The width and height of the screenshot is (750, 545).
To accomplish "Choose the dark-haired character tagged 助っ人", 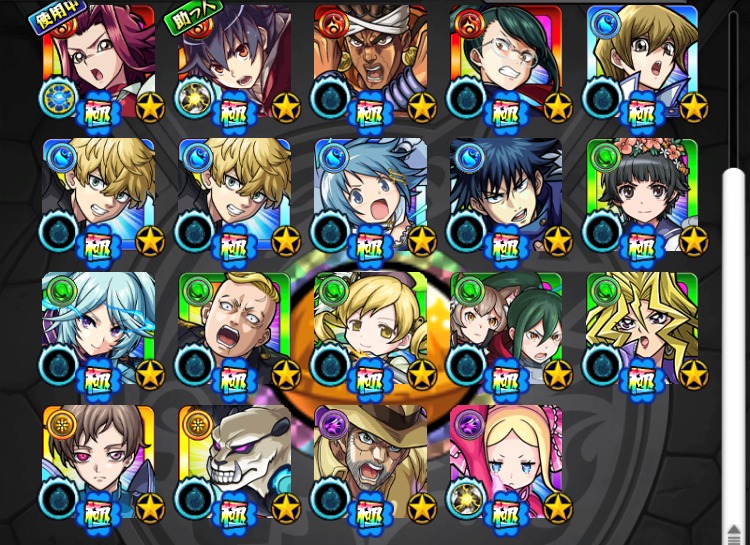I will 236,62.
